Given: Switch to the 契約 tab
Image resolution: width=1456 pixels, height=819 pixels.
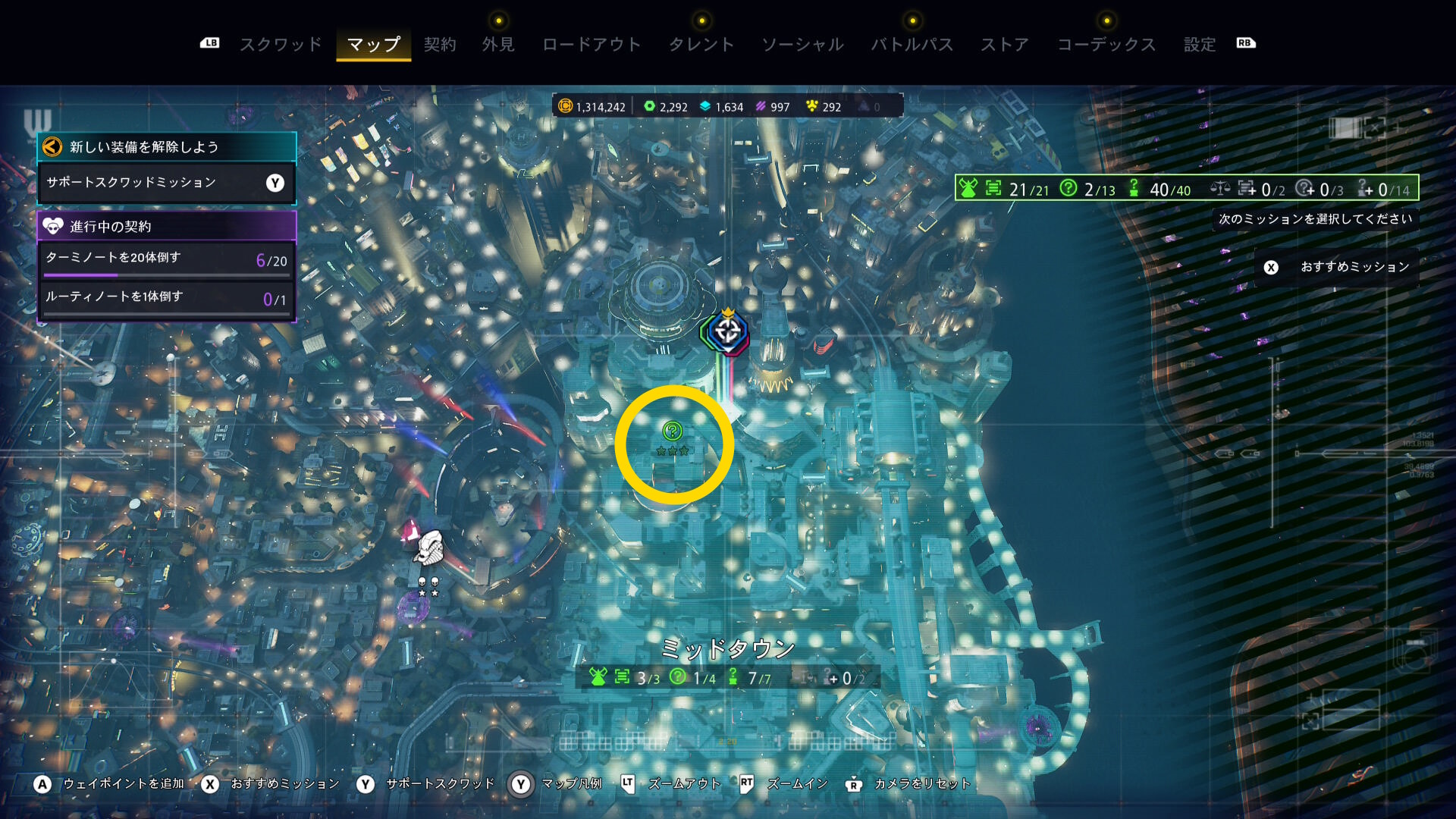Looking at the screenshot, I should click(x=440, y=45).
